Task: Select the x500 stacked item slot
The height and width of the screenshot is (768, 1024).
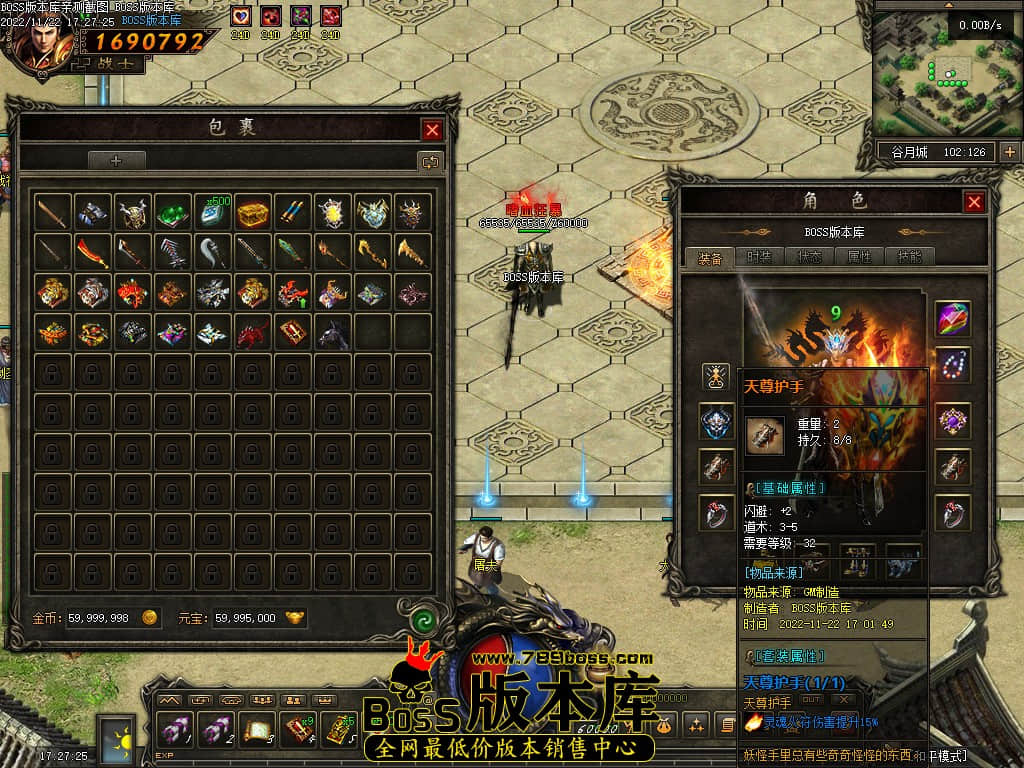Action: pyautogui.click(x=213, y=213)
